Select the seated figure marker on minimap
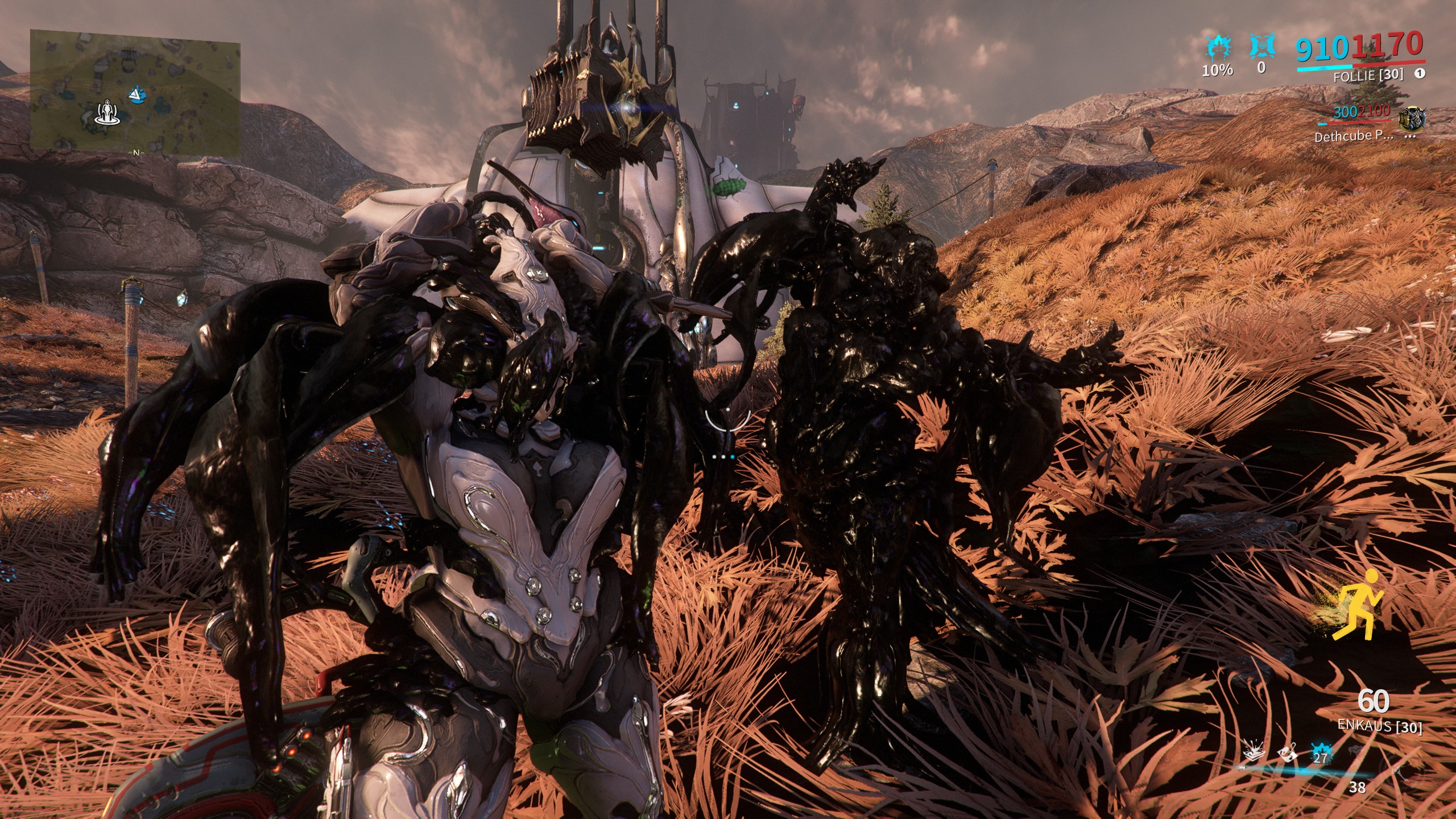Viewport: 1456px width, 819px height. [106, 113]
